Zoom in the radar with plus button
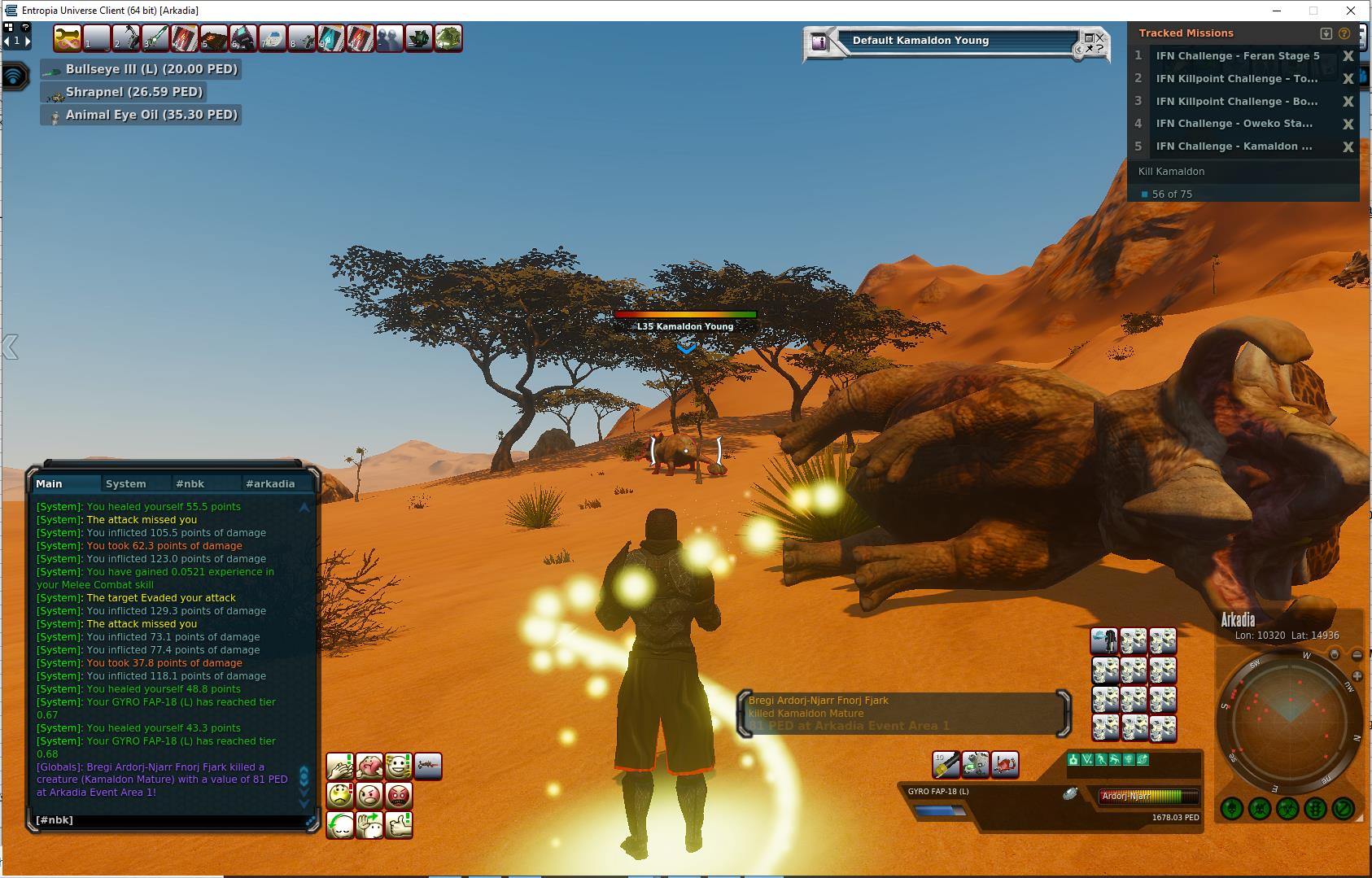Viewport: 1372px width, 878px height. (1357, 676)
